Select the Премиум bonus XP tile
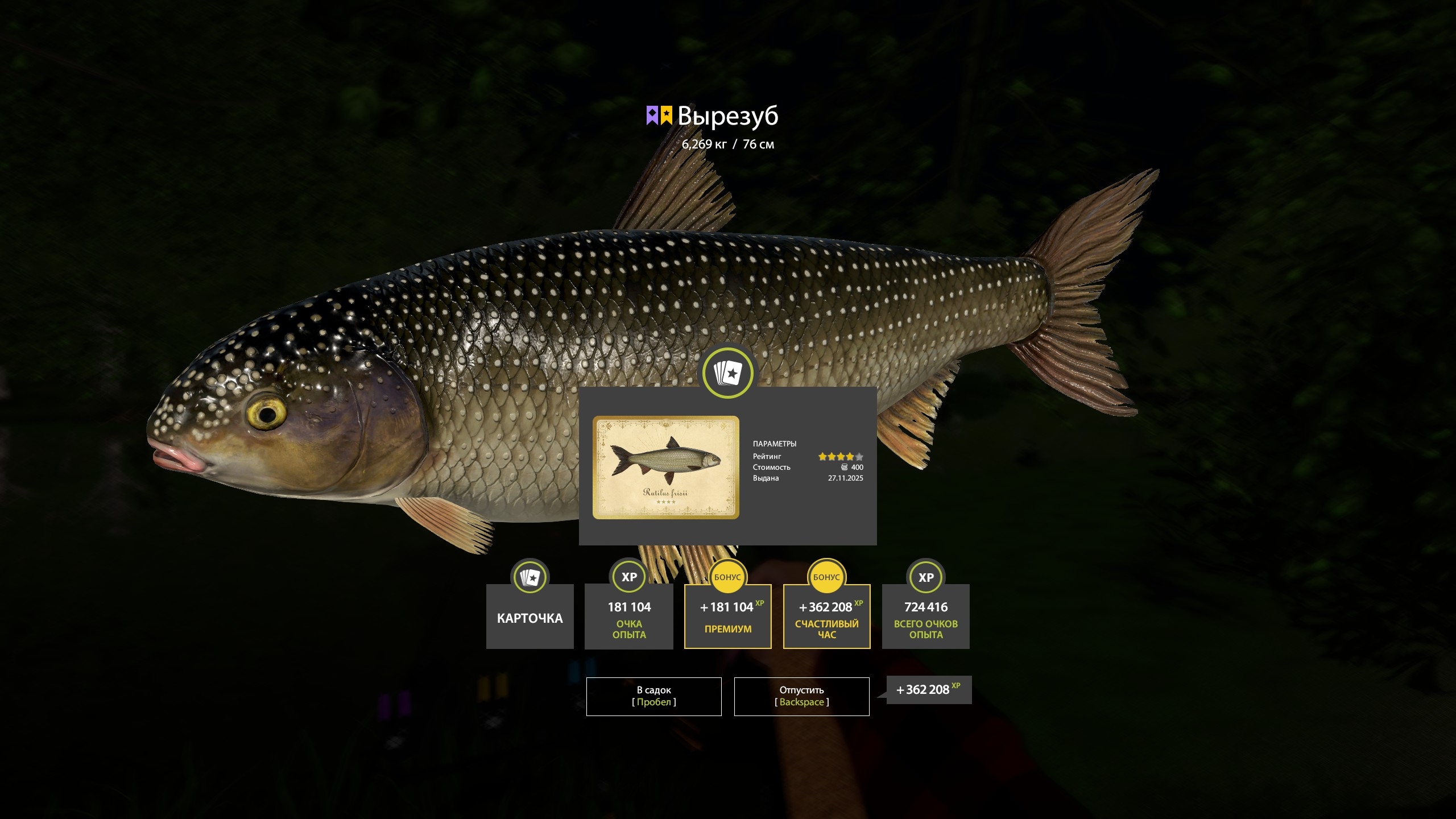The image size is (1456, 819). pyautogui.click(x=727, y=617)
